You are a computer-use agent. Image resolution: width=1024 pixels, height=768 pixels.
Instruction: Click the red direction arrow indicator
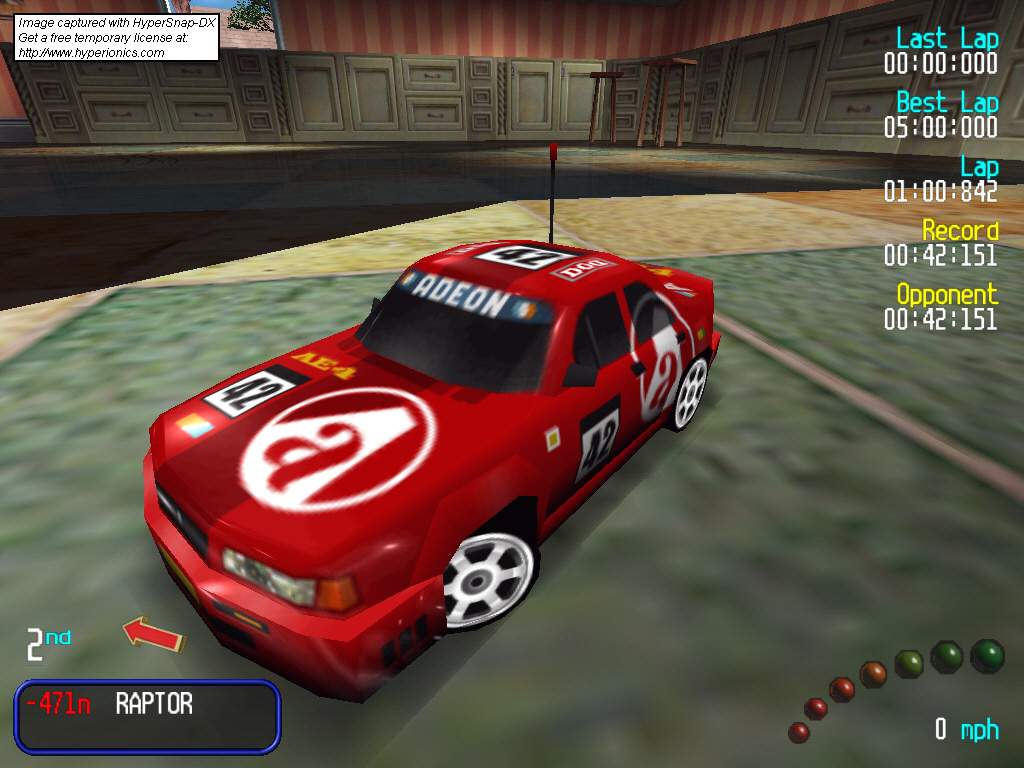(153, 634)
